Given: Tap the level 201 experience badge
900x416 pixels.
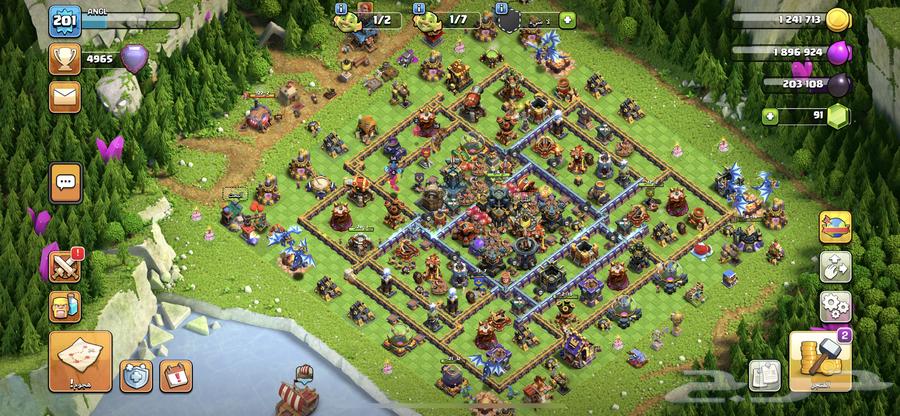Looking at the screenshot, I should coord(65,22).
